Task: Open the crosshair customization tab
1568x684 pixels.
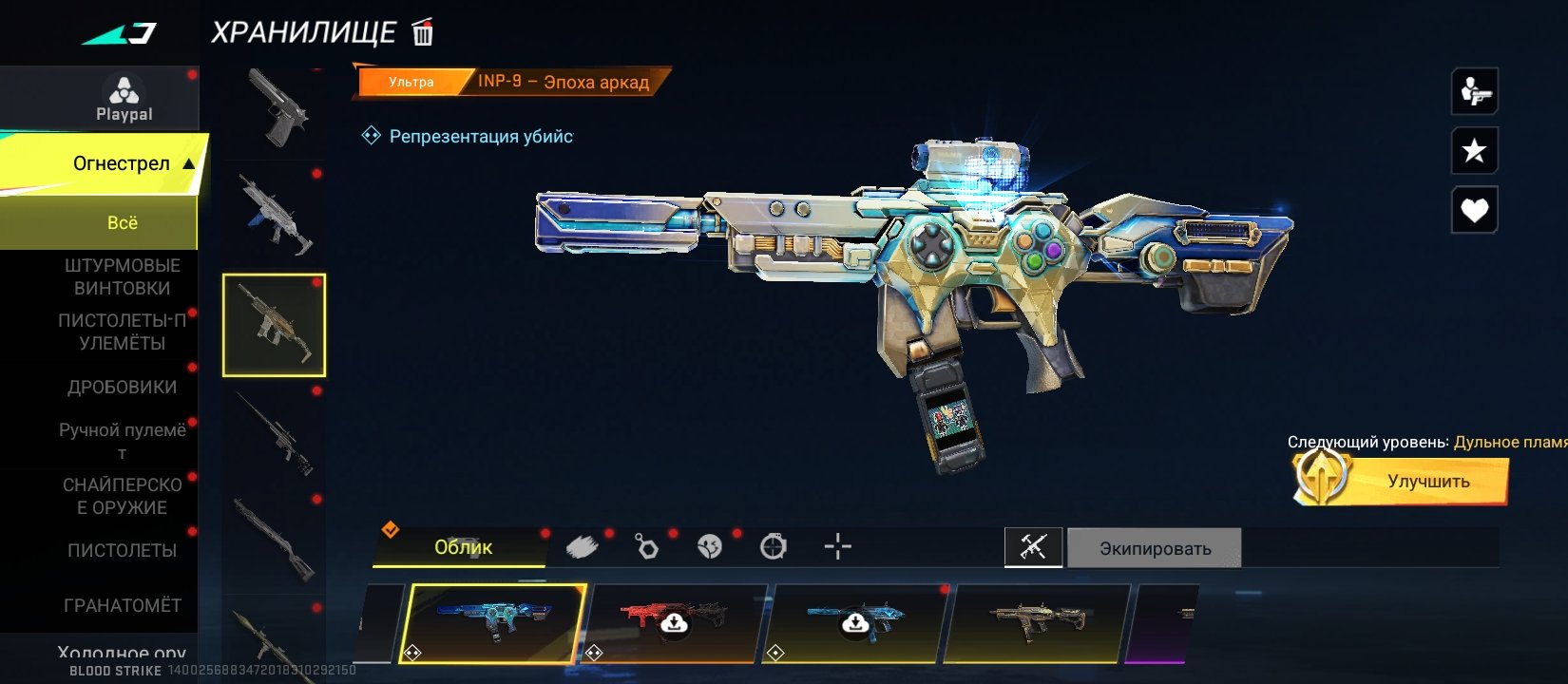Action: click(837, 546)
